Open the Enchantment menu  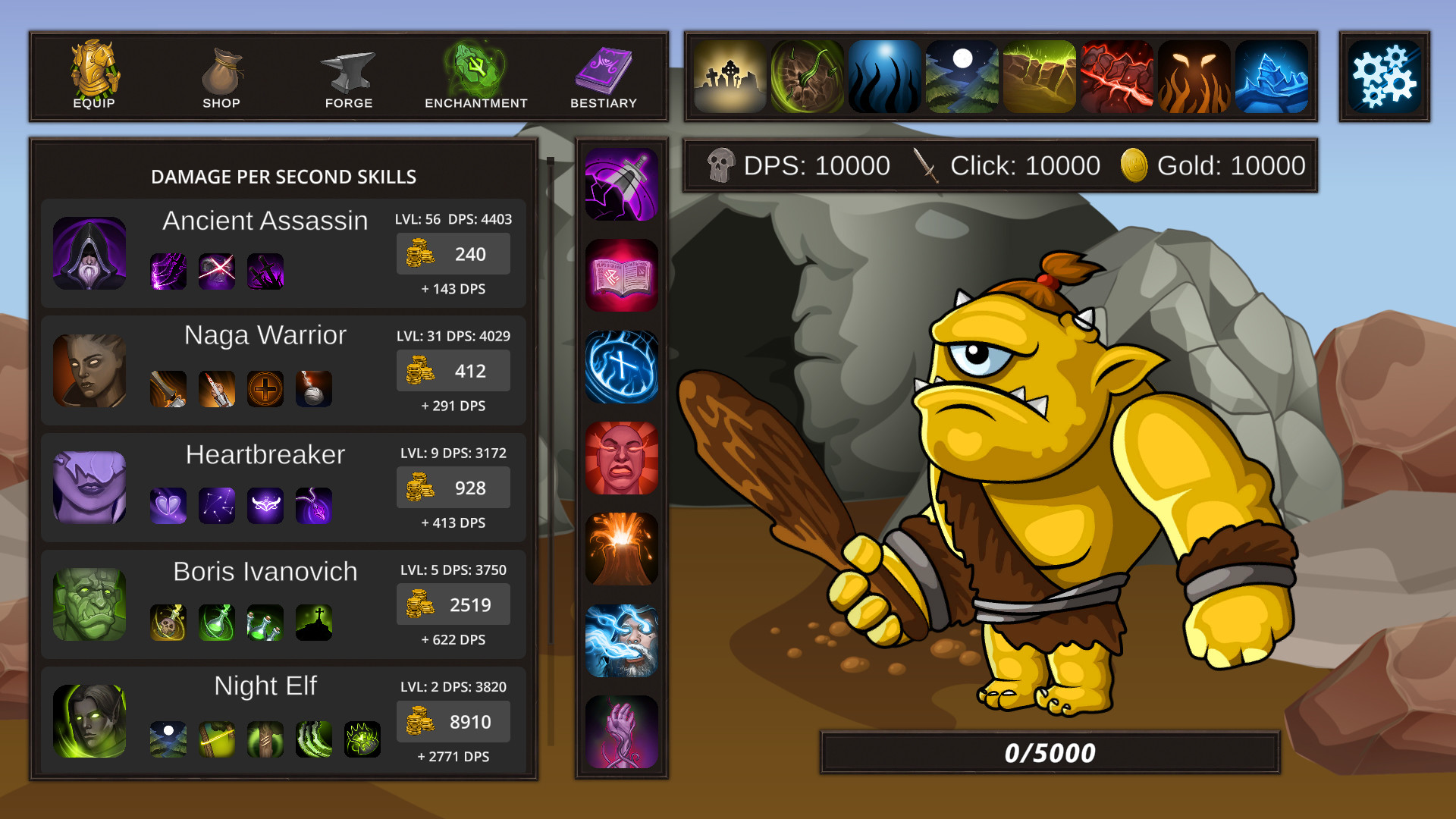(x=475, y=76)
